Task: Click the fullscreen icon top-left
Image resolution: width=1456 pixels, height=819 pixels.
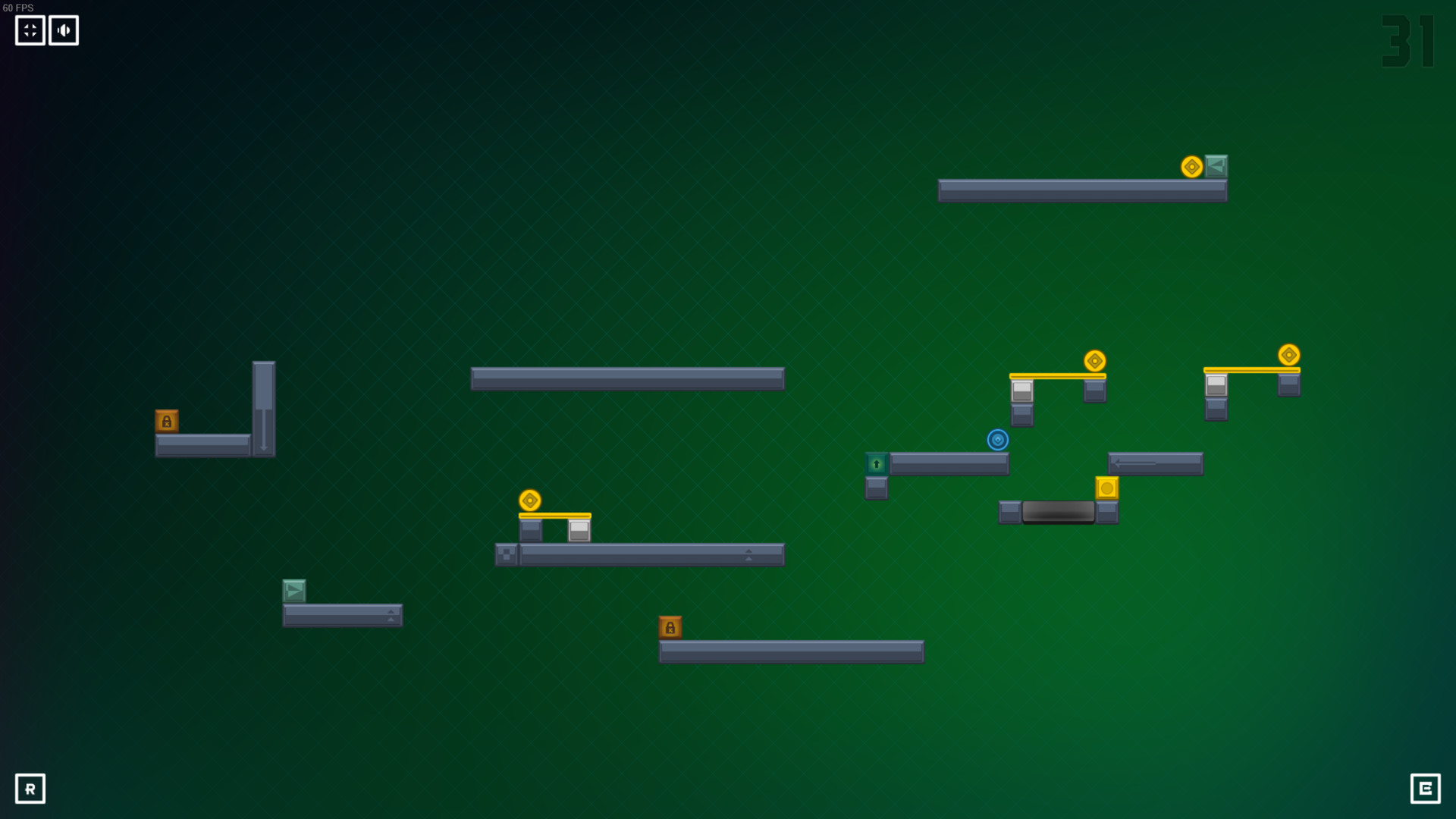Action: (x=30, y=30)
